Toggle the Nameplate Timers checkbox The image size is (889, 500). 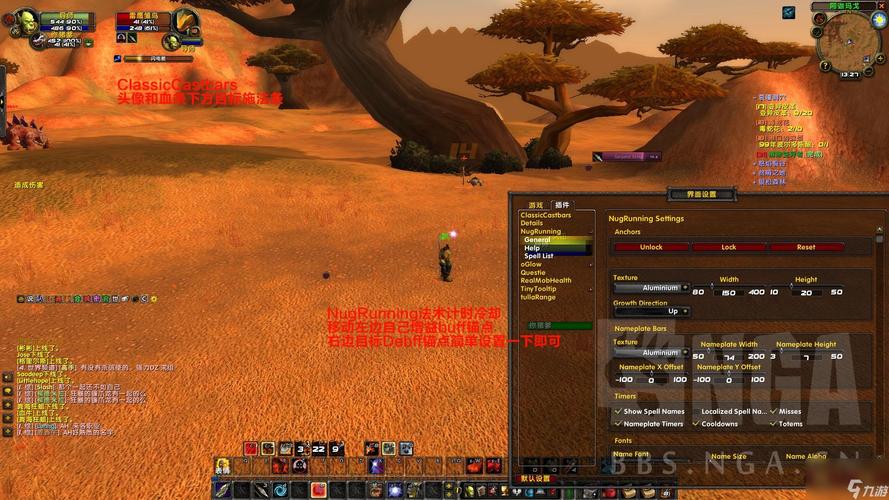click(x=617, y=424)
